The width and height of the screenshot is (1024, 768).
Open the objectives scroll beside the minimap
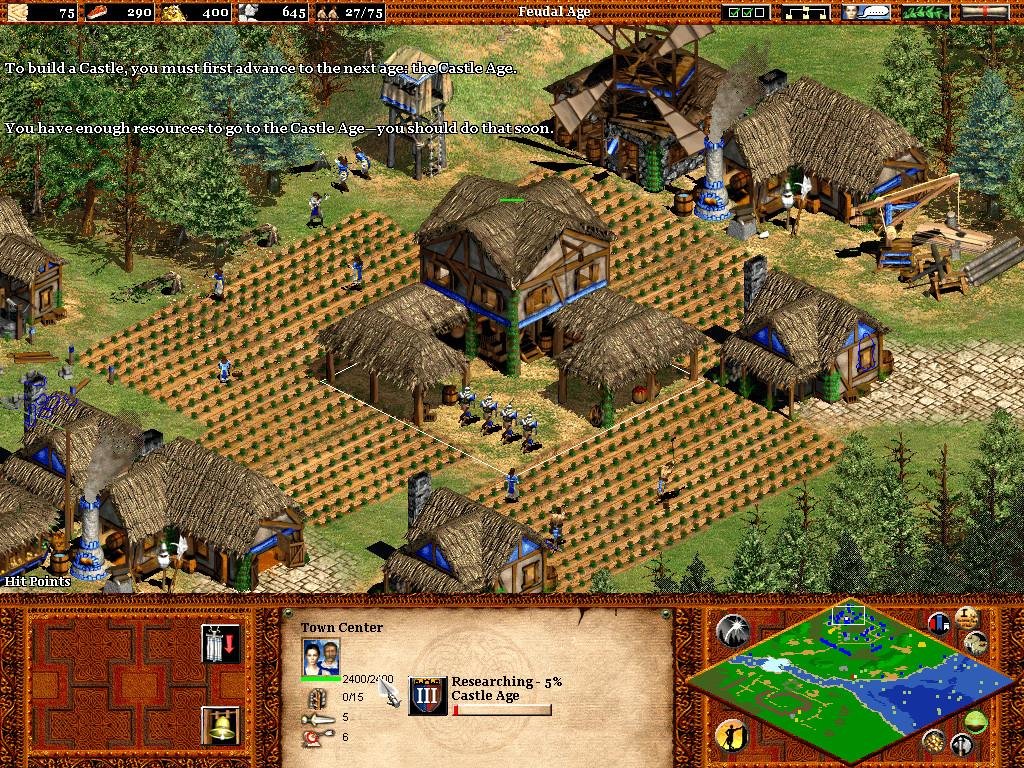965,617
